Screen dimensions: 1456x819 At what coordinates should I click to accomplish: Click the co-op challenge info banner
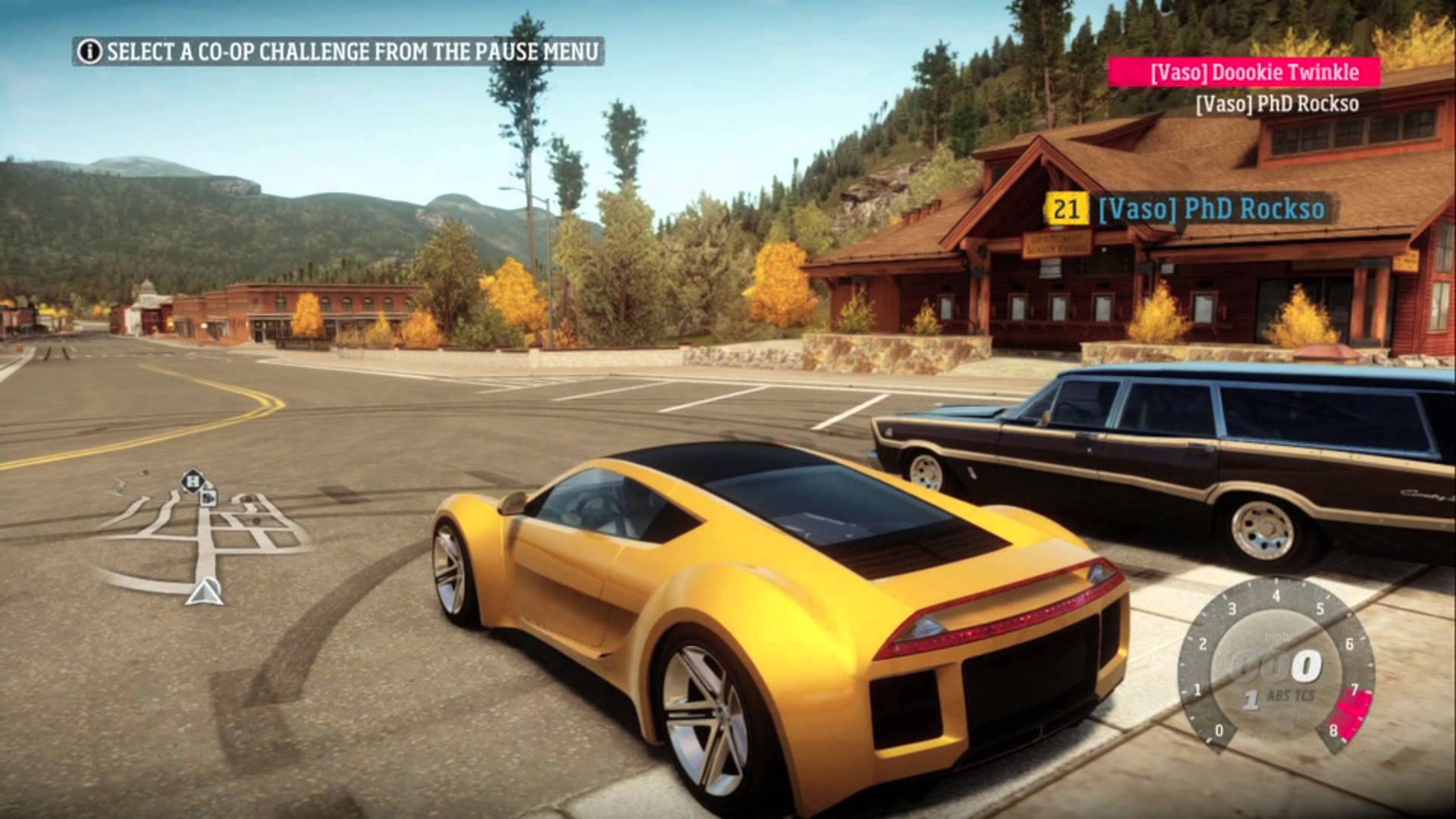pos(338,52)
